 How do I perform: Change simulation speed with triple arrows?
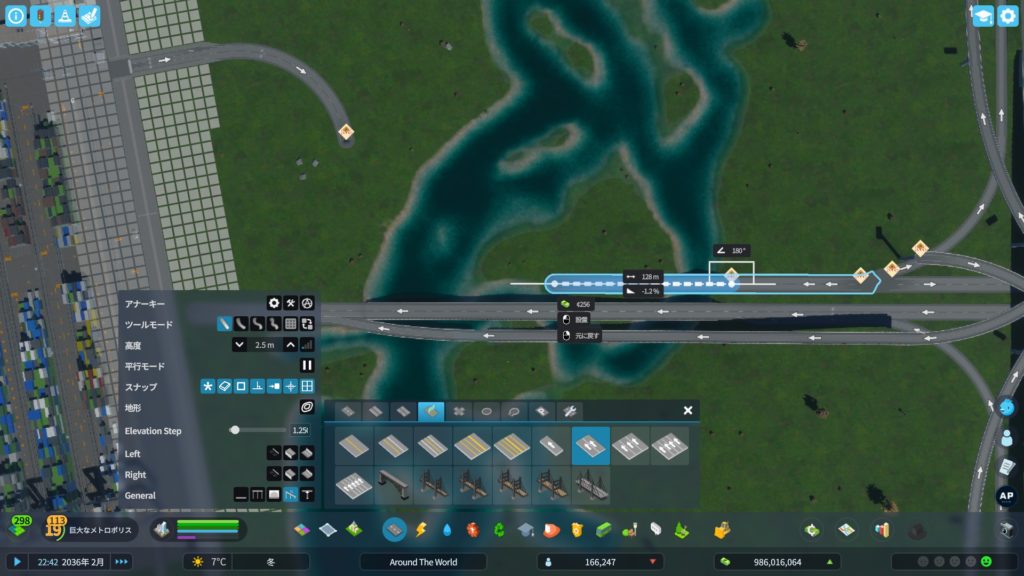point(121,562)
